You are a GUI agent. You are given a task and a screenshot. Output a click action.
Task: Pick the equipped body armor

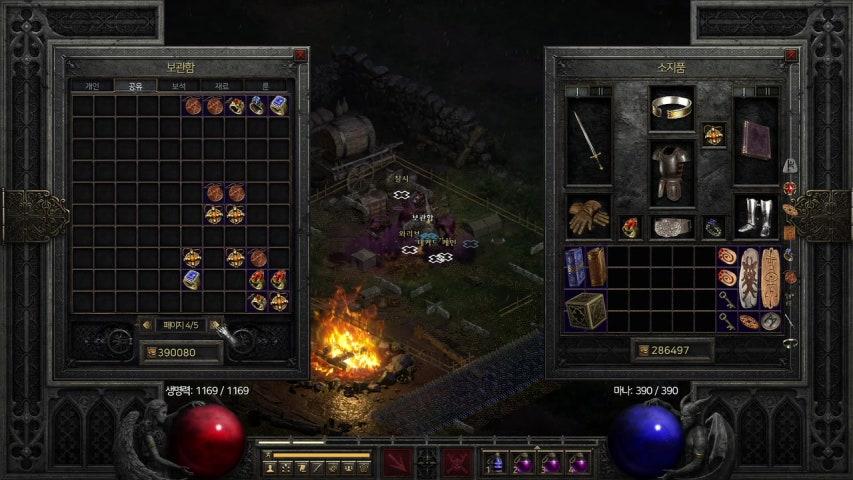[672, 172]
